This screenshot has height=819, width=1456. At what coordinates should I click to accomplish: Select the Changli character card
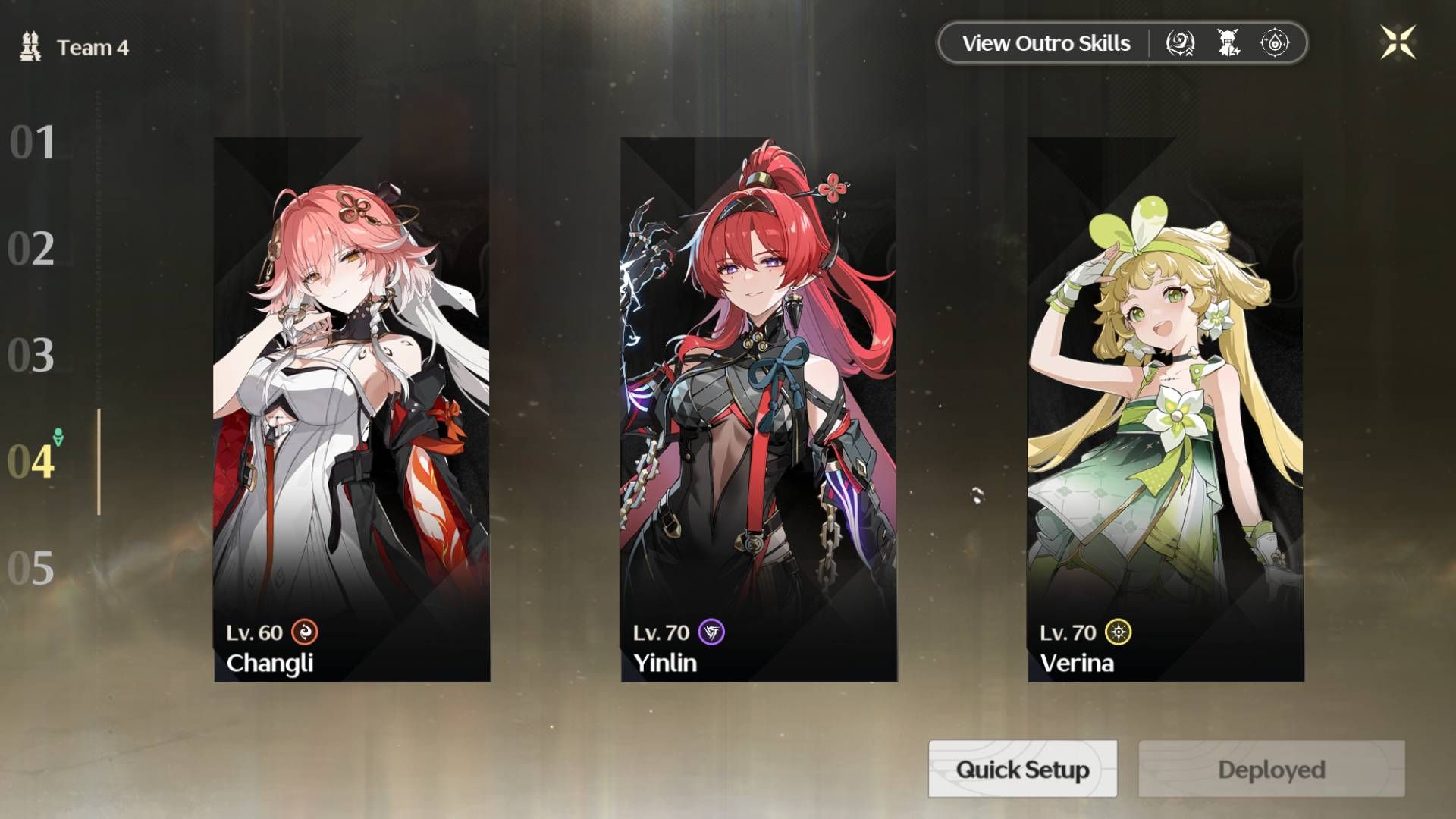point(352,409)
